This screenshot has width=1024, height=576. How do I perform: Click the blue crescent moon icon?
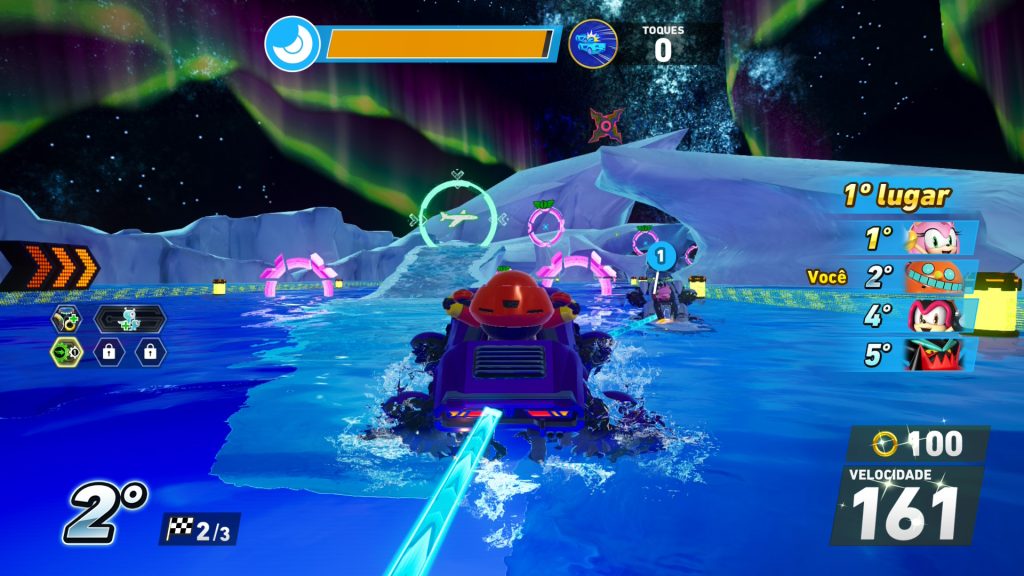tap(292, 44)
